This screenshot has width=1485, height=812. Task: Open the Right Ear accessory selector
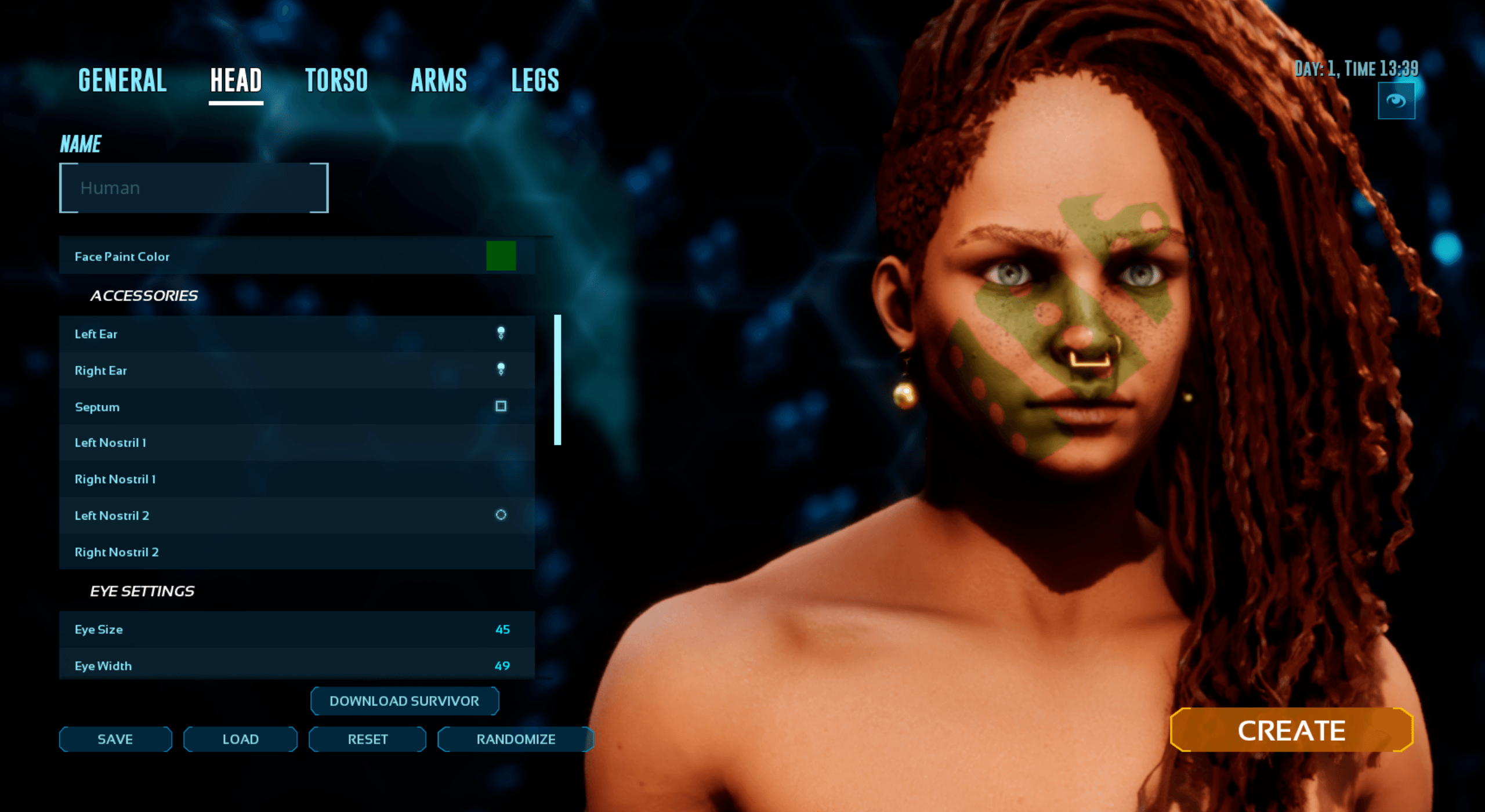(296, 370)
